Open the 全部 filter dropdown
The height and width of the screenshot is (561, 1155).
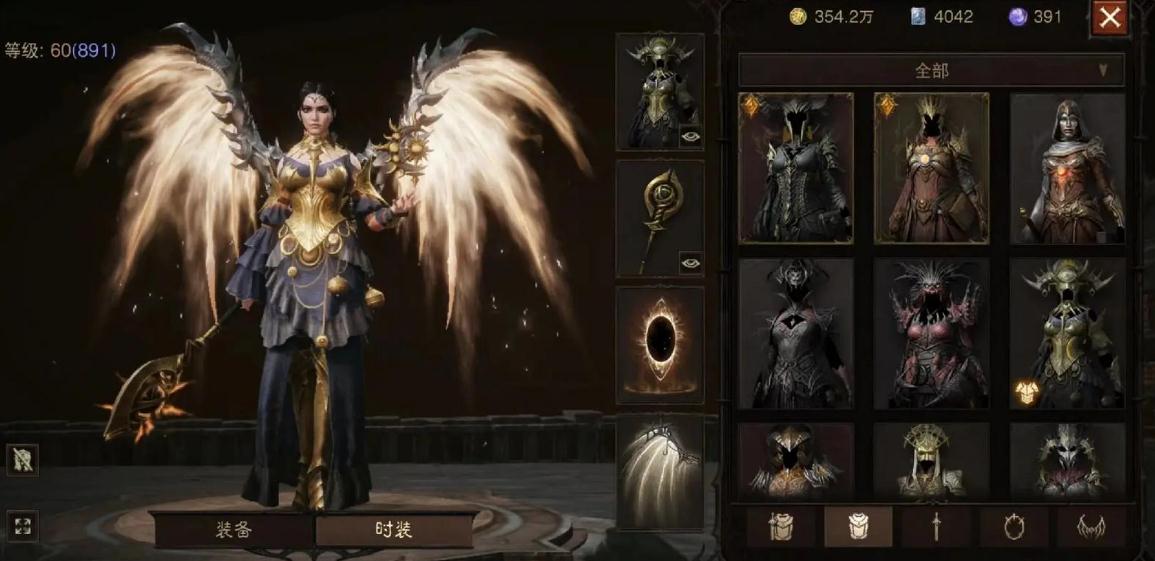click(931, 70)
